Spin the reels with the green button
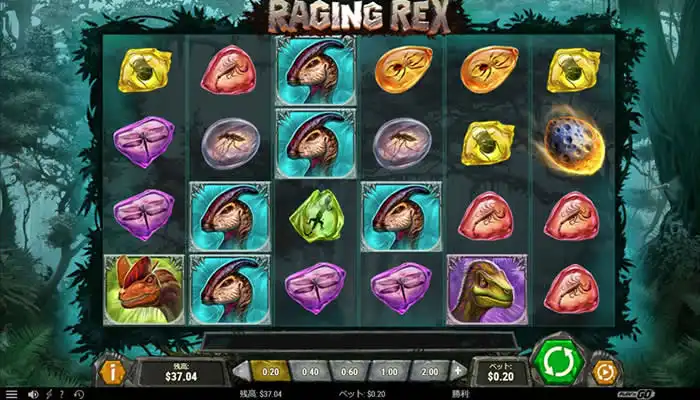Image resolution: width=700 pixels, height=400 pixels. (x=558, y=363)
